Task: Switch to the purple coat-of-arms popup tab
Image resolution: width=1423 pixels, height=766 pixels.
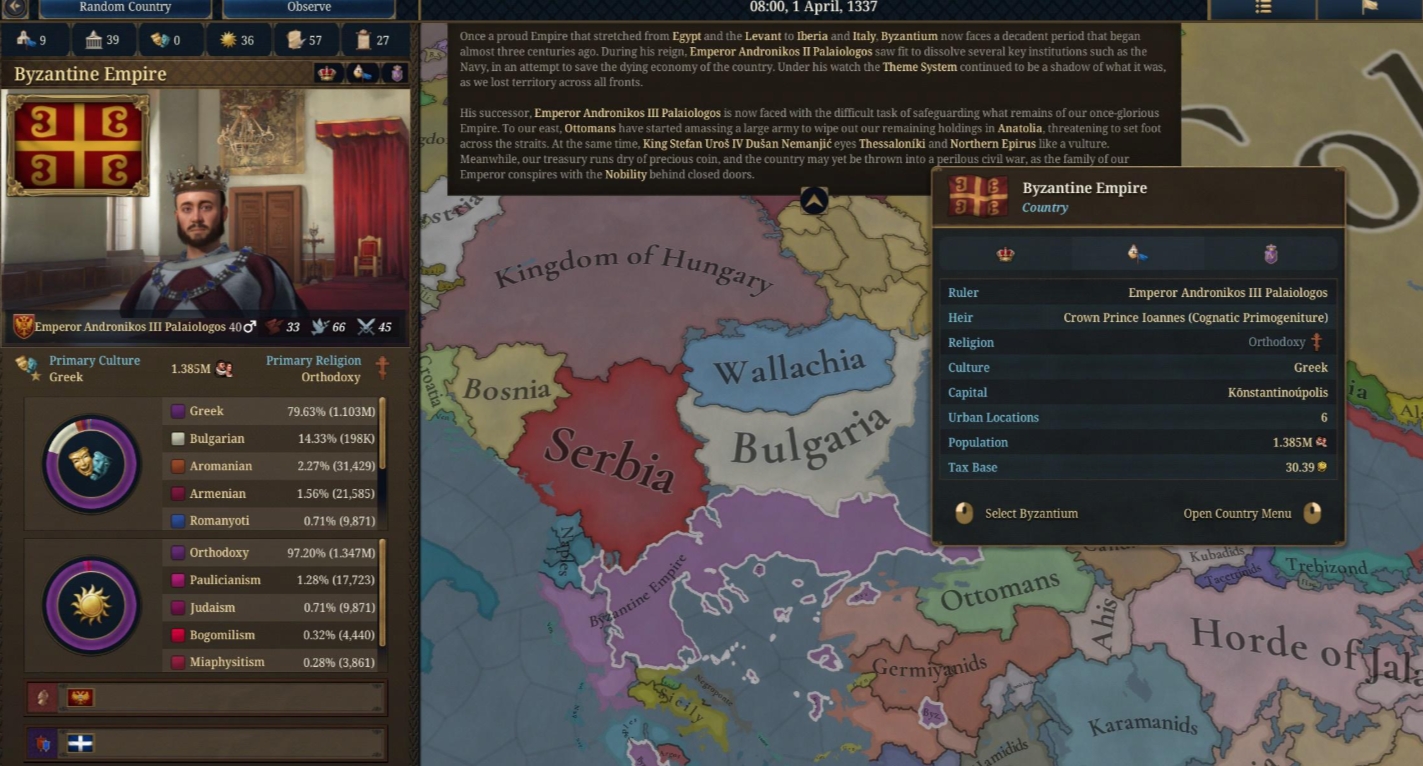Action: (x=1270, y=254)
